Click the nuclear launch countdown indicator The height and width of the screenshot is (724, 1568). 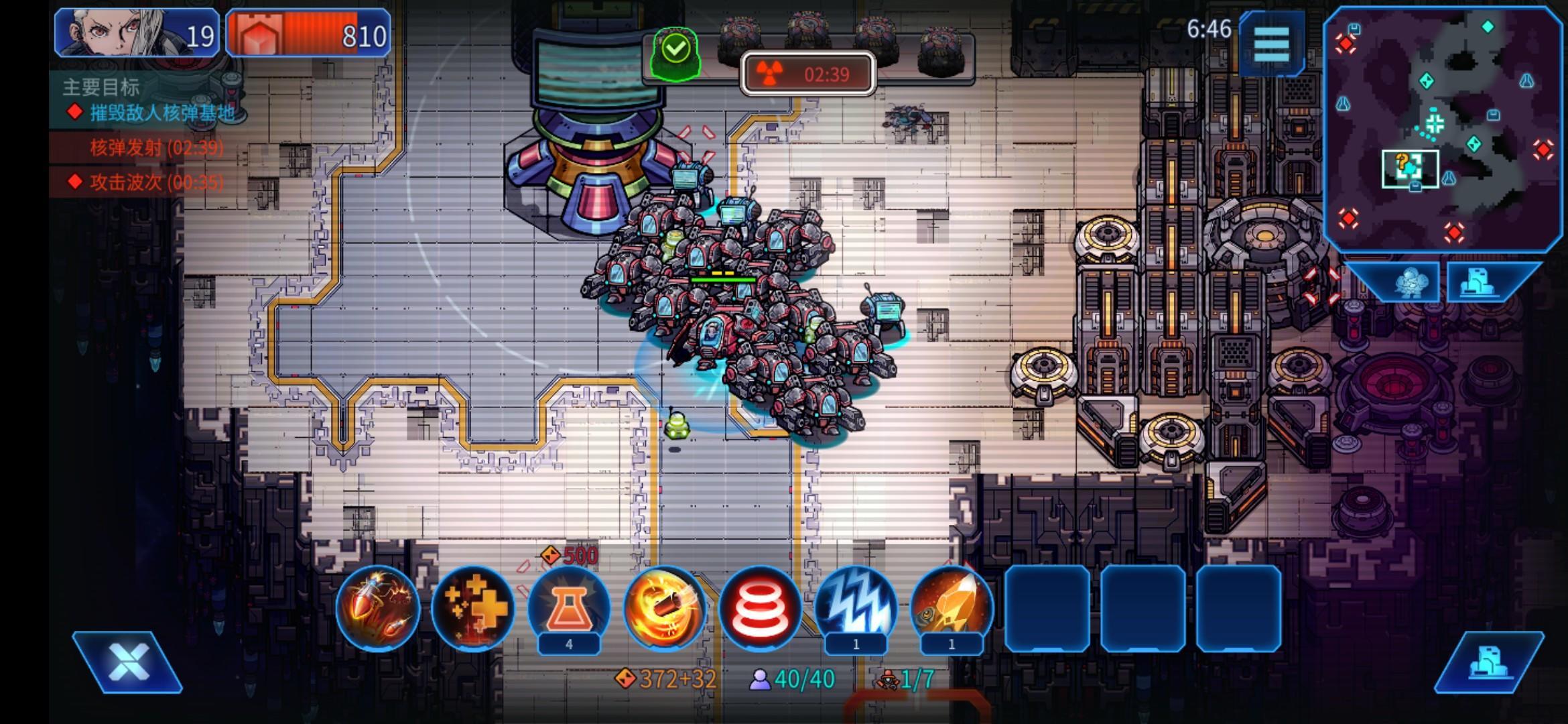pyautogui.click(x=808, y=74)
